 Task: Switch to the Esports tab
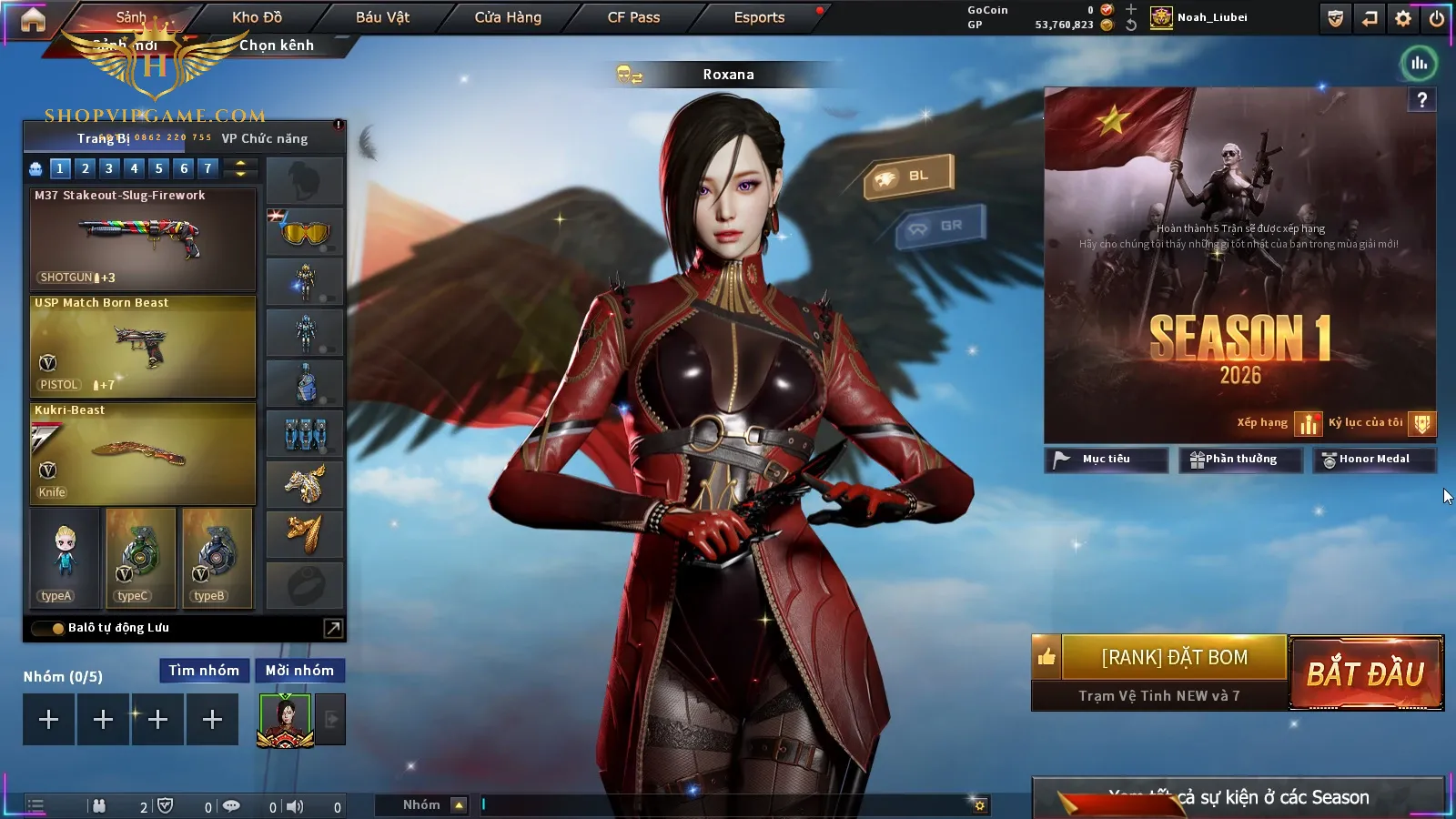click(759, 17)
